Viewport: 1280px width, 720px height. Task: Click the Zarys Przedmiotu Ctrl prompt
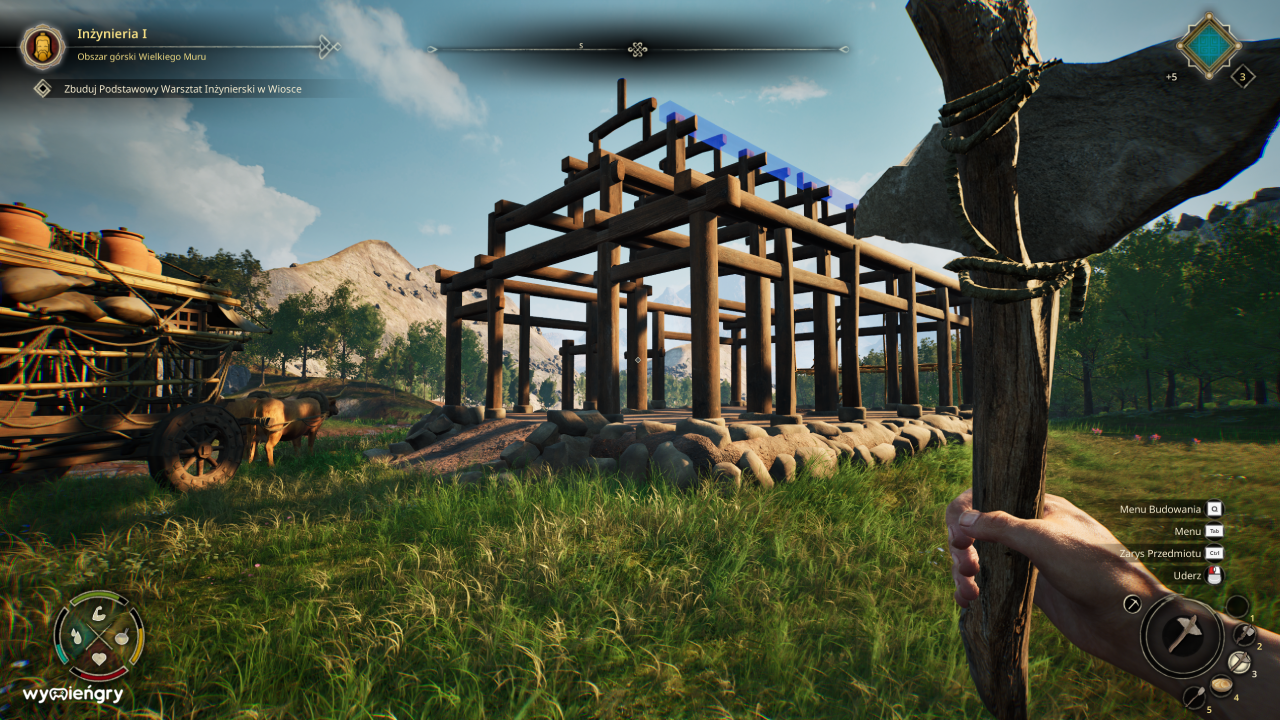(1215, 553)
